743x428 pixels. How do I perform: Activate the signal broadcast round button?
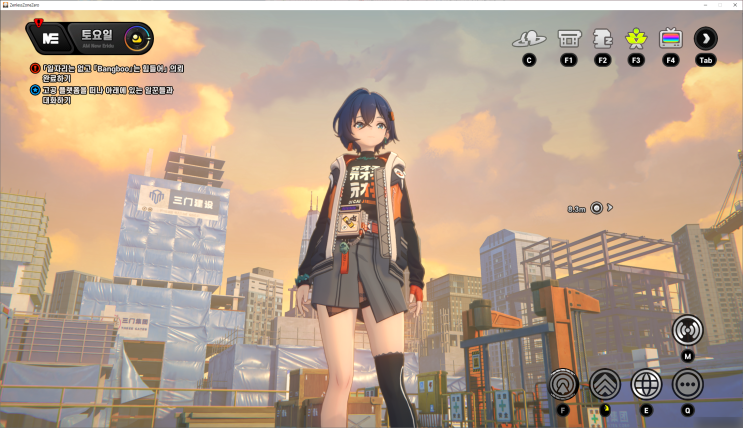pos(688,330)
